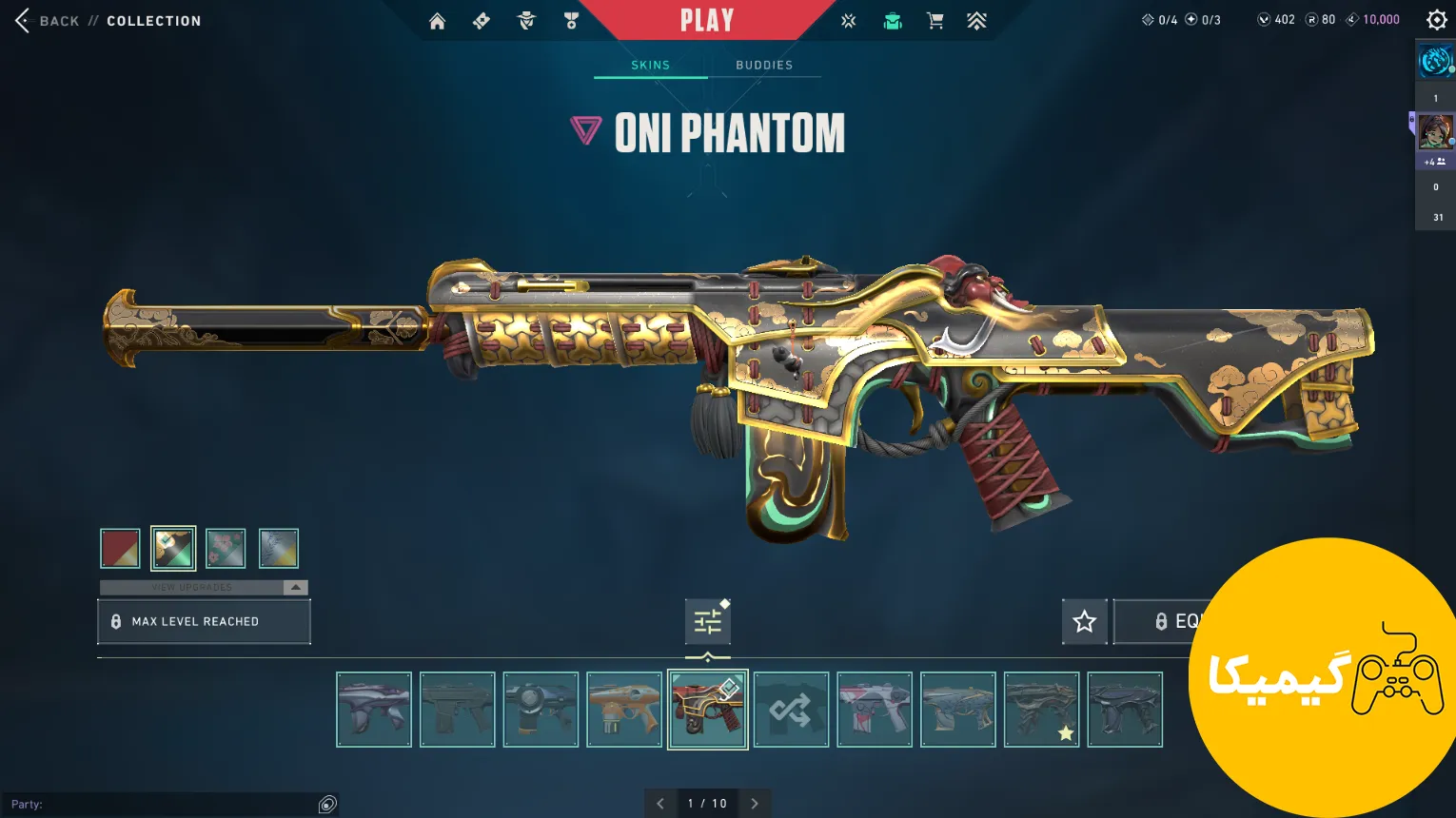This screenshot has height=818, width=1456.
Task: Choose the green floral variant swatch
Action: click(226, 548)
